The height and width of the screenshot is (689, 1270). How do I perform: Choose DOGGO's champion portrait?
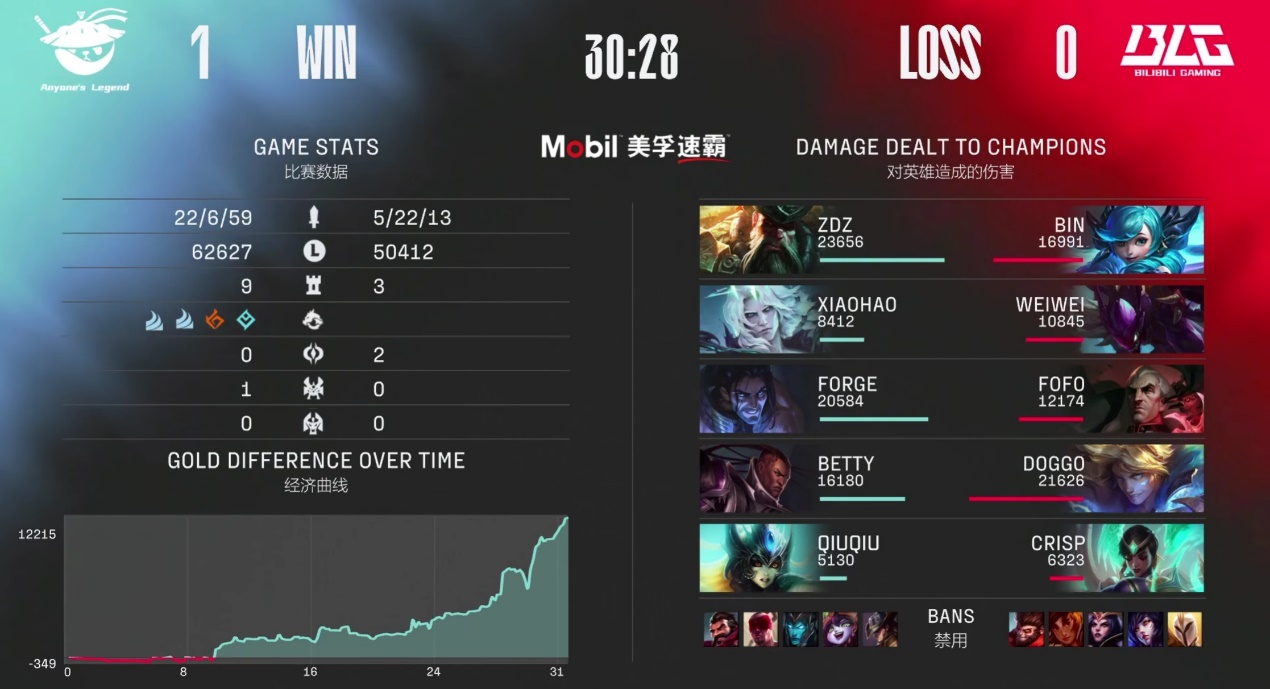pyautogui.click(x=1144, y=479)
